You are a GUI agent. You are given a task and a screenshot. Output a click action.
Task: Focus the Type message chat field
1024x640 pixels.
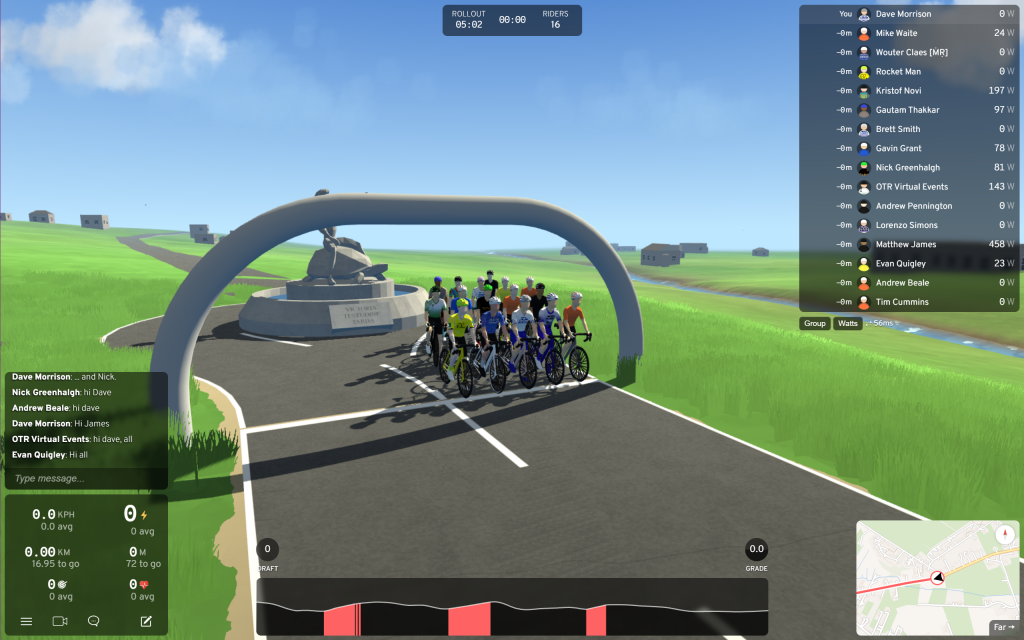click(x=86, y=479)
